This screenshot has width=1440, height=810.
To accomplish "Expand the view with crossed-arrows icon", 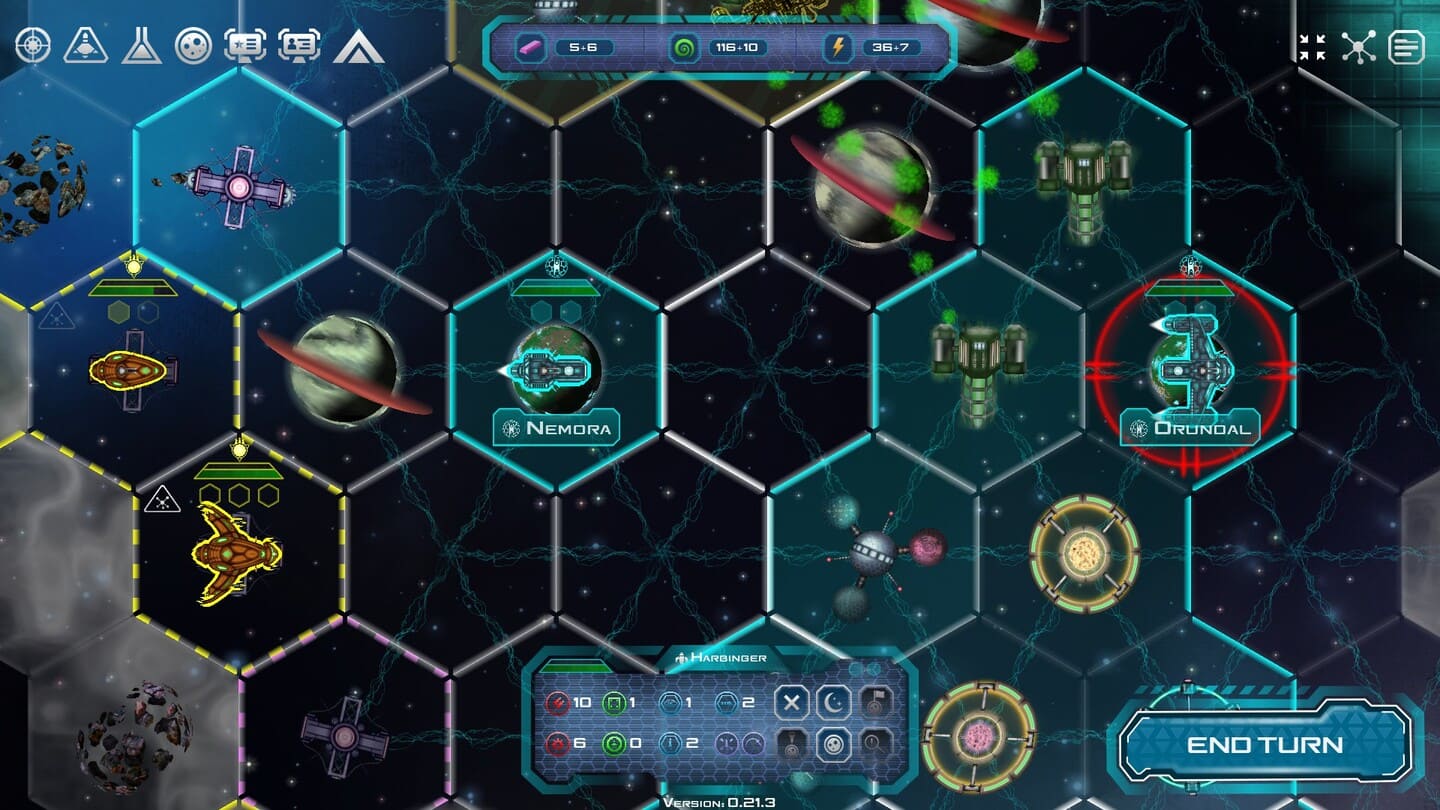I will (1313, 45).
